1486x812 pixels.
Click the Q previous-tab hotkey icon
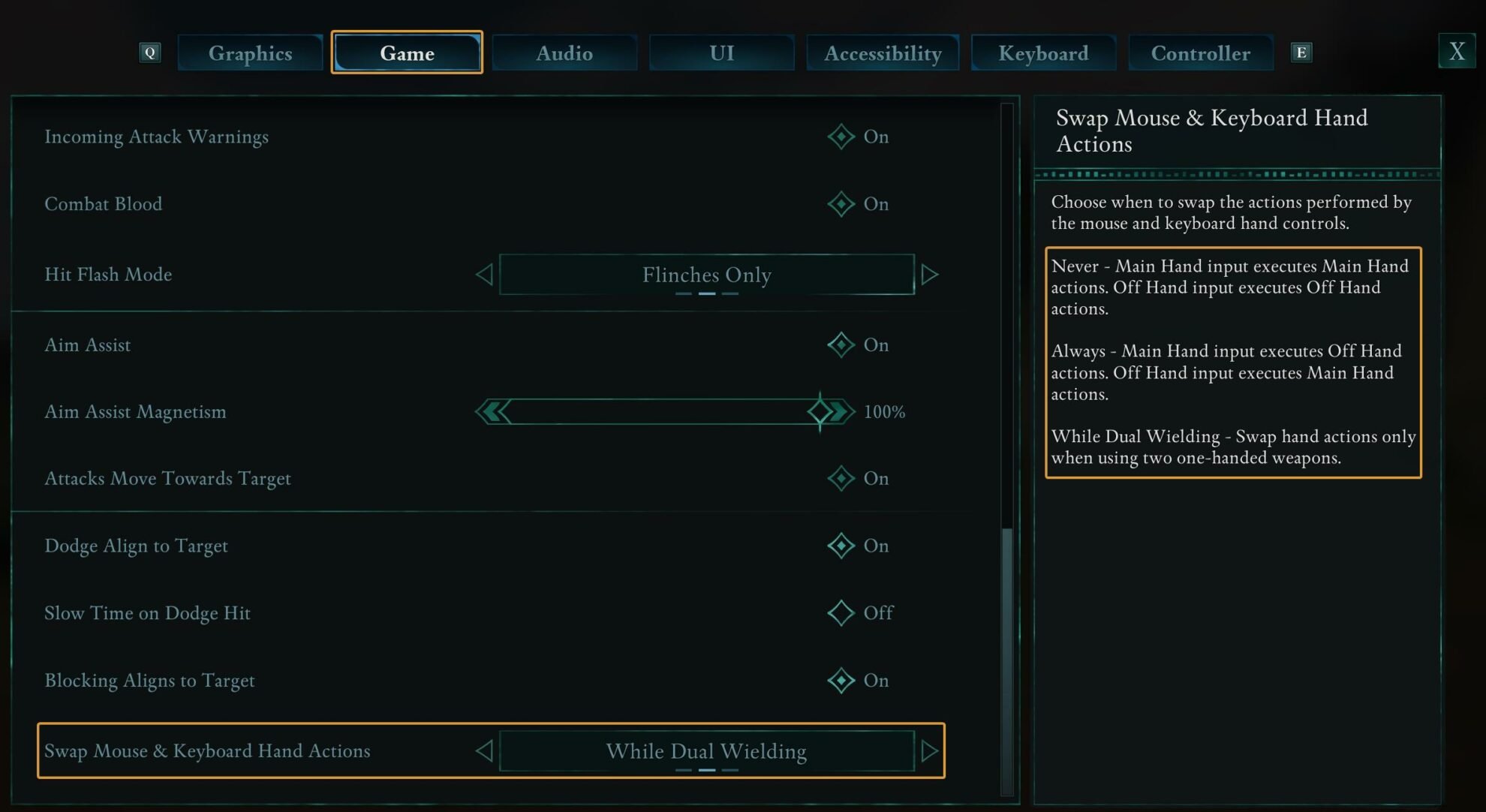[150, 52]
